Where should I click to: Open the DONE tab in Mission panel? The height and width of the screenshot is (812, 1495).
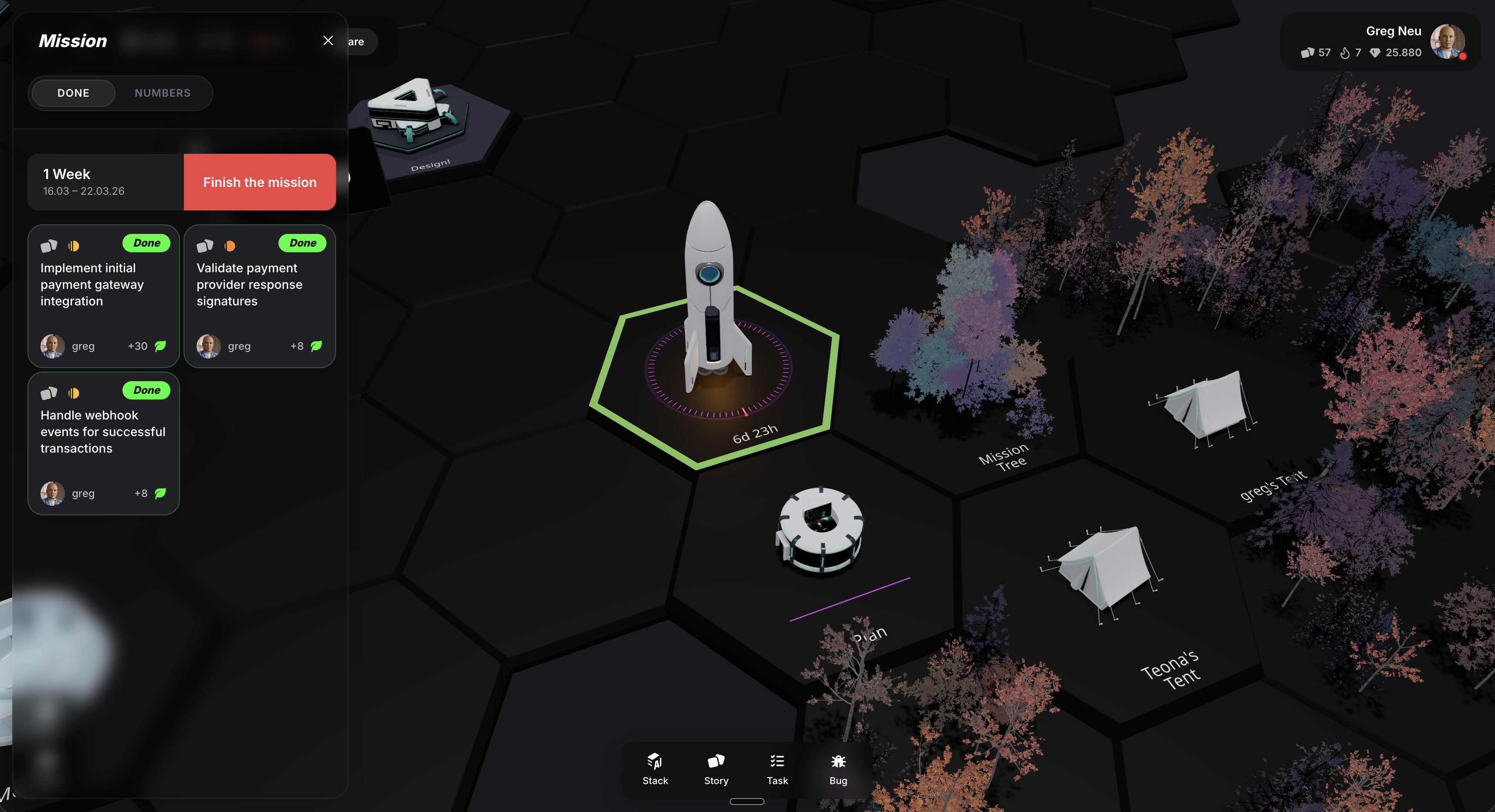click(x=73, y=93)
